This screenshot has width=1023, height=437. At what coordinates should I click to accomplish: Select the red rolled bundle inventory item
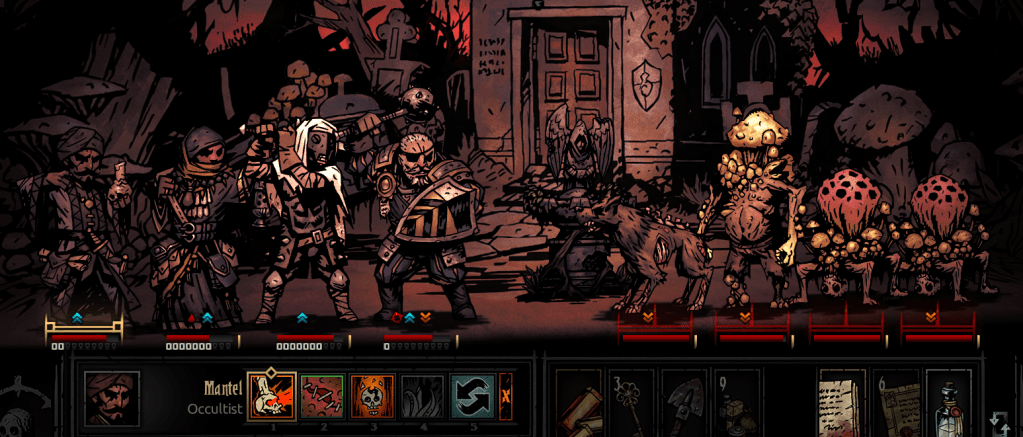(x=579, y=405)
